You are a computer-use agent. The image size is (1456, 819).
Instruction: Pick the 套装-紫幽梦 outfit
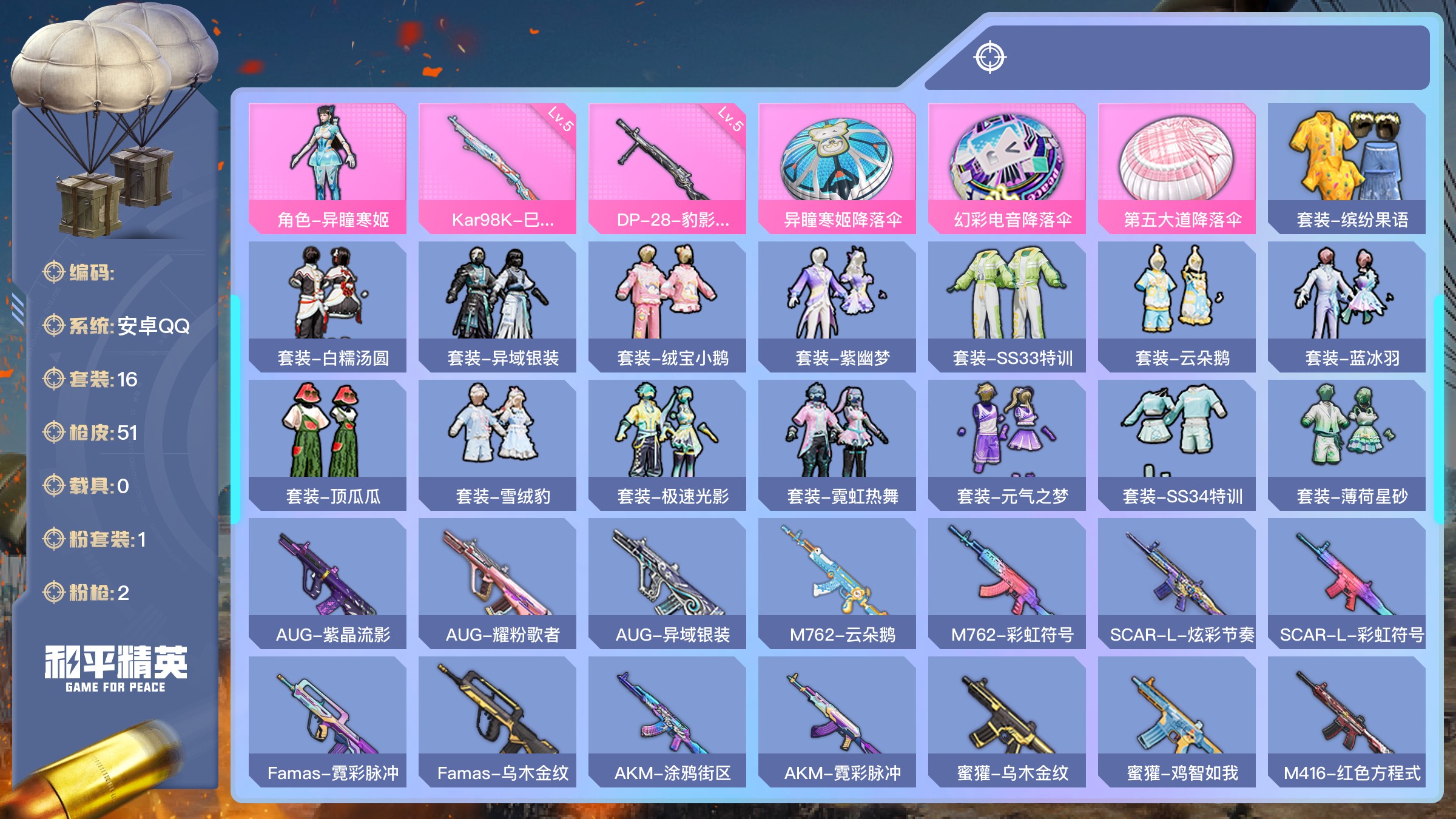pyautogui.click(x=837, y=306)
